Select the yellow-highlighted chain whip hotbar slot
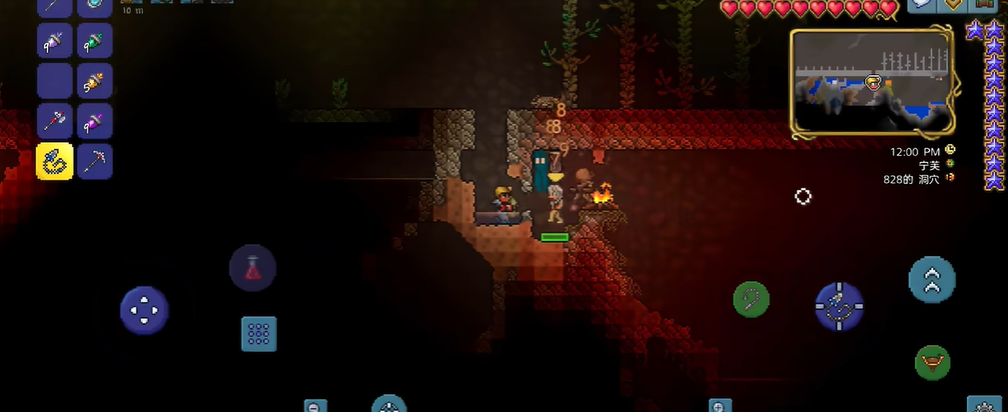 (x=55, y=161)
